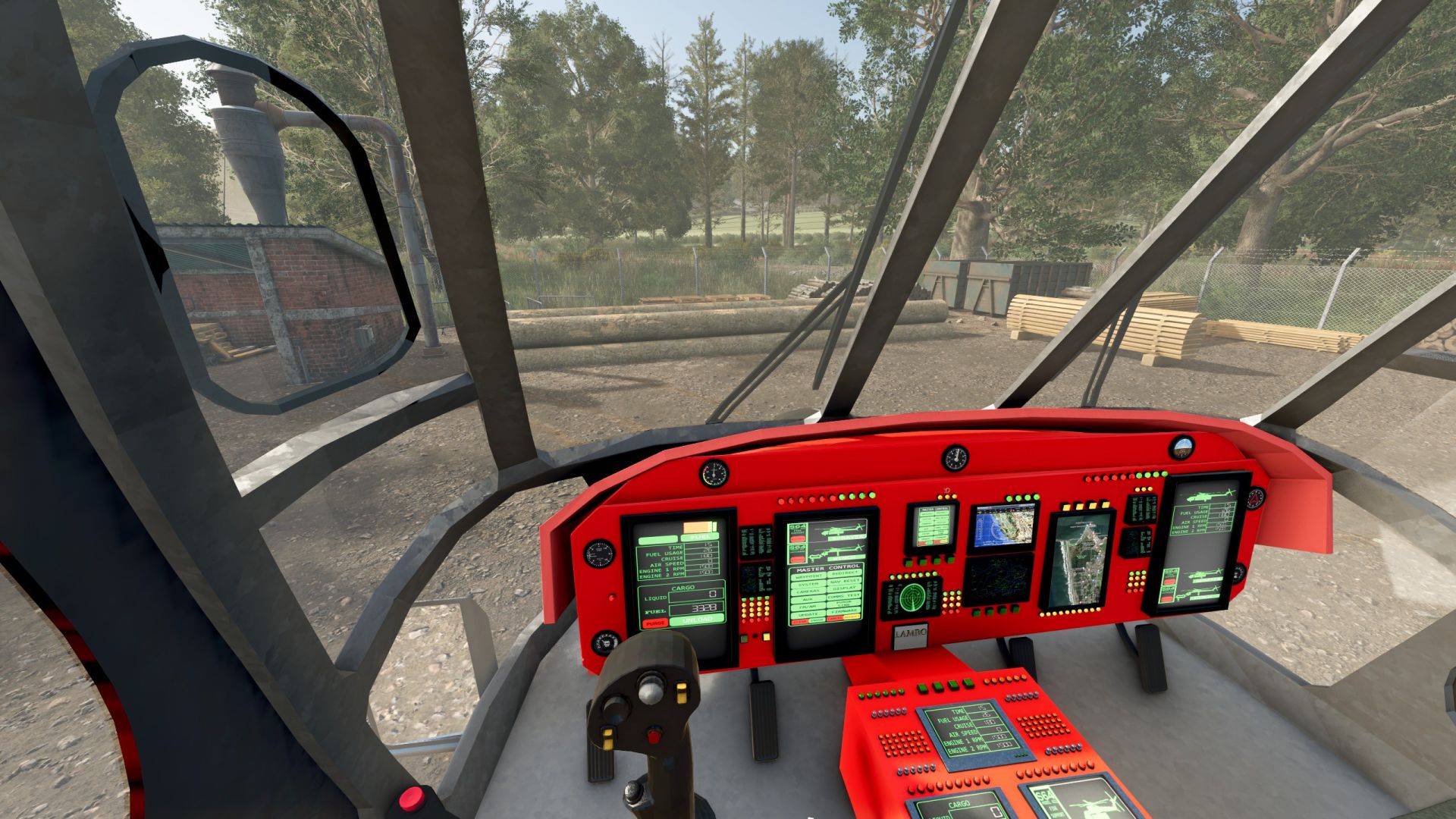Activate COMMS TEST on the Master Control panel

(x=844, y=595)
